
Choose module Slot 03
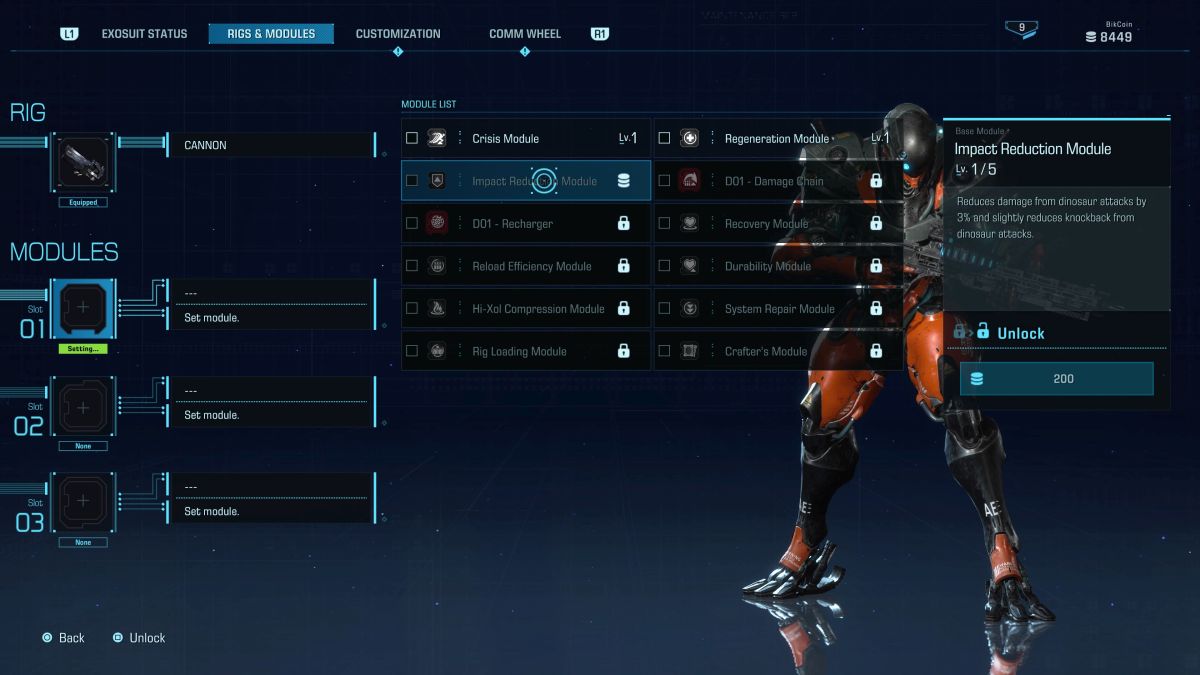tap(84, 503)
